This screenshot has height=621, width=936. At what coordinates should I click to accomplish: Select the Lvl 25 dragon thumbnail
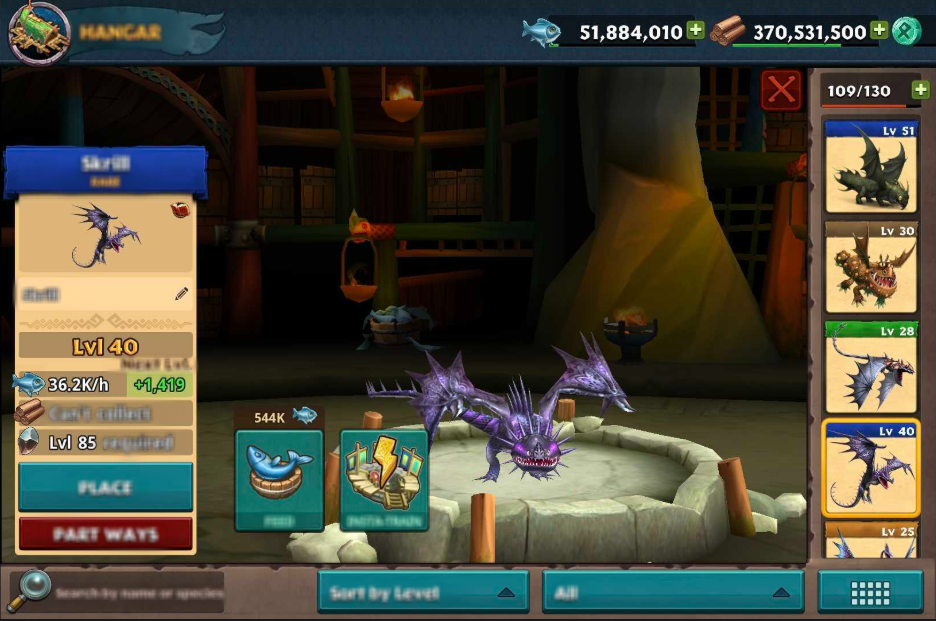point(870,540)
